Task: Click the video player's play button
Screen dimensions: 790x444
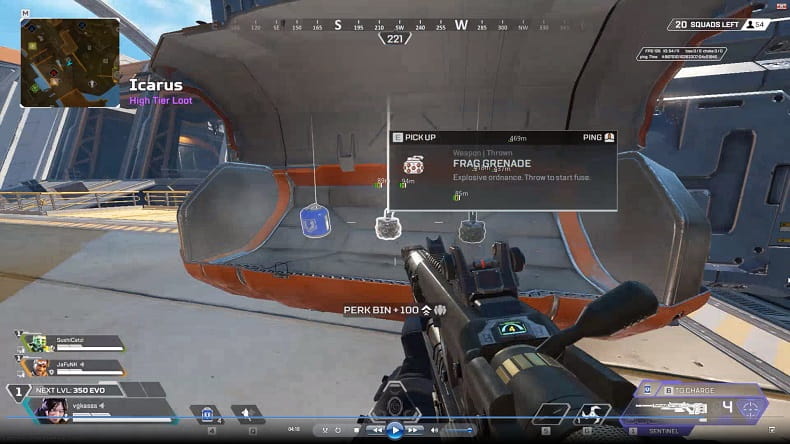Action: [395, 430]
